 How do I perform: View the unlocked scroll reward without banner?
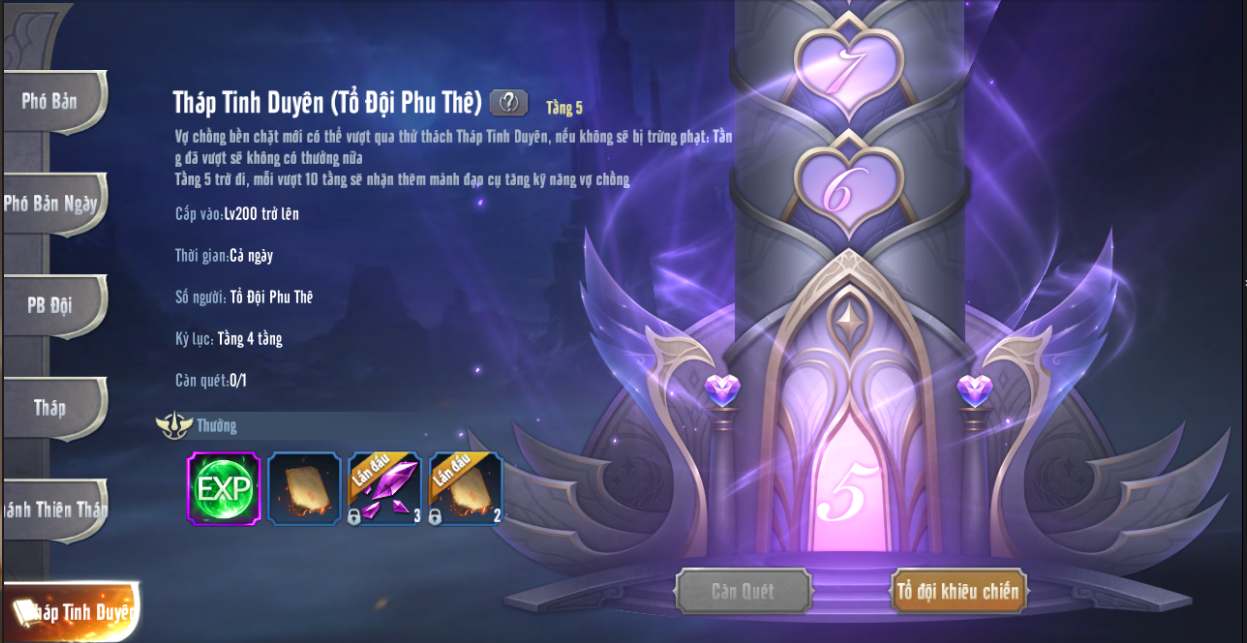[304, 488]
